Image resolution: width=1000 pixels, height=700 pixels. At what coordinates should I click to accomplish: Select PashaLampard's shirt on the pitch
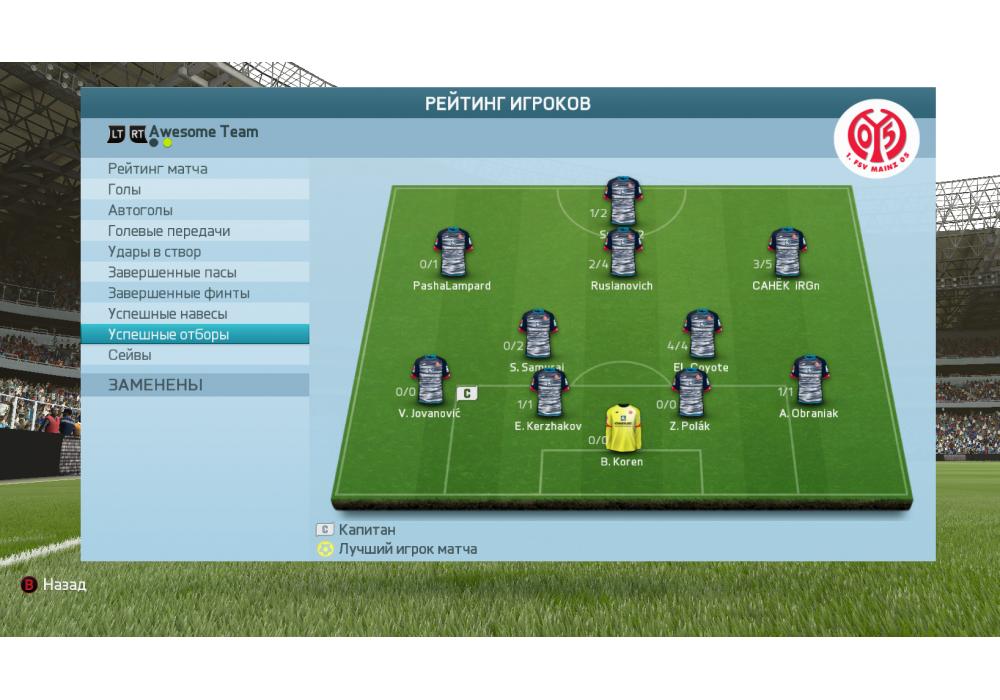pyautogui.click(x=452, y=253)
